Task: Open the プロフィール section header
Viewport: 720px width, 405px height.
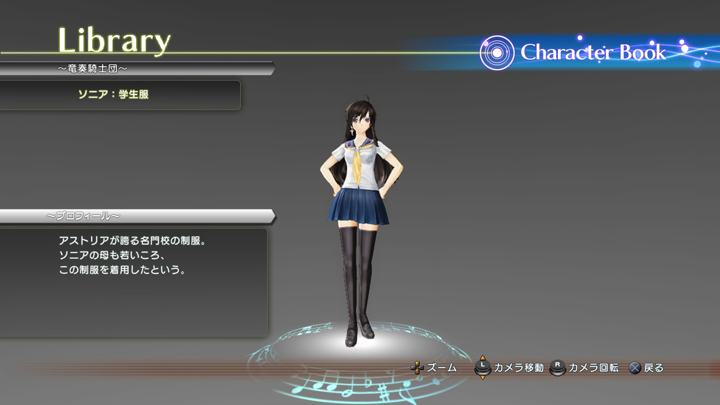Action: click(x=83, y=216)
